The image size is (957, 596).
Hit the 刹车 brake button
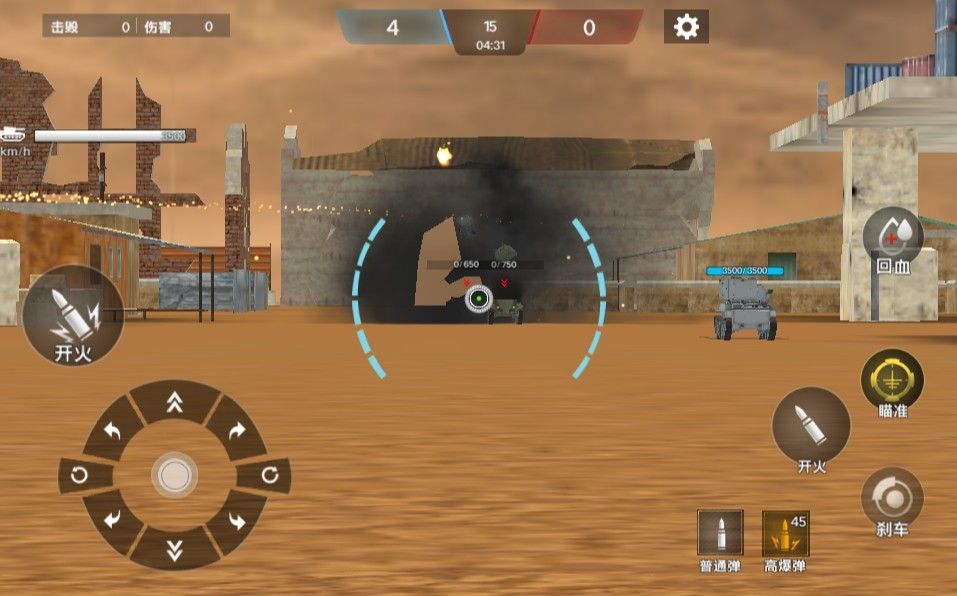(892, 498)
